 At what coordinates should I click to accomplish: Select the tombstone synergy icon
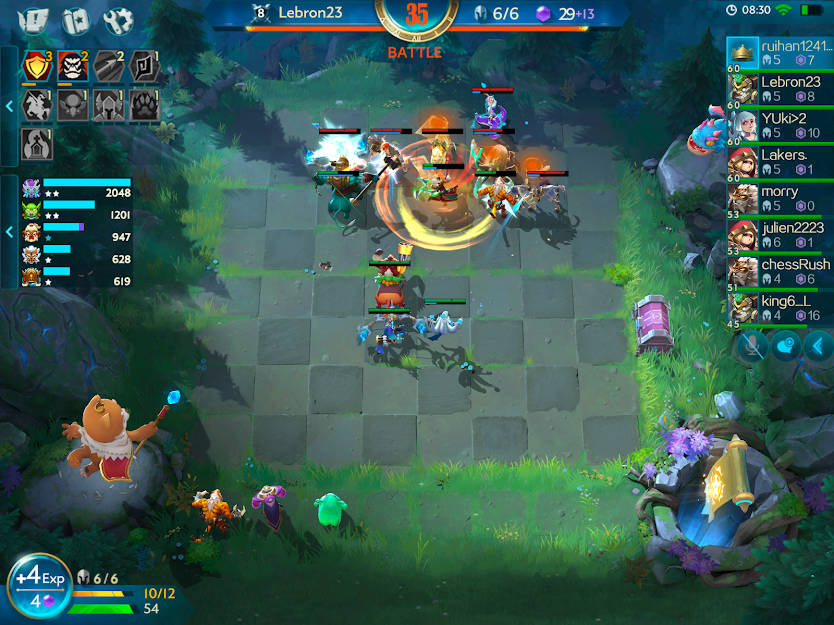tap(37, 142)
